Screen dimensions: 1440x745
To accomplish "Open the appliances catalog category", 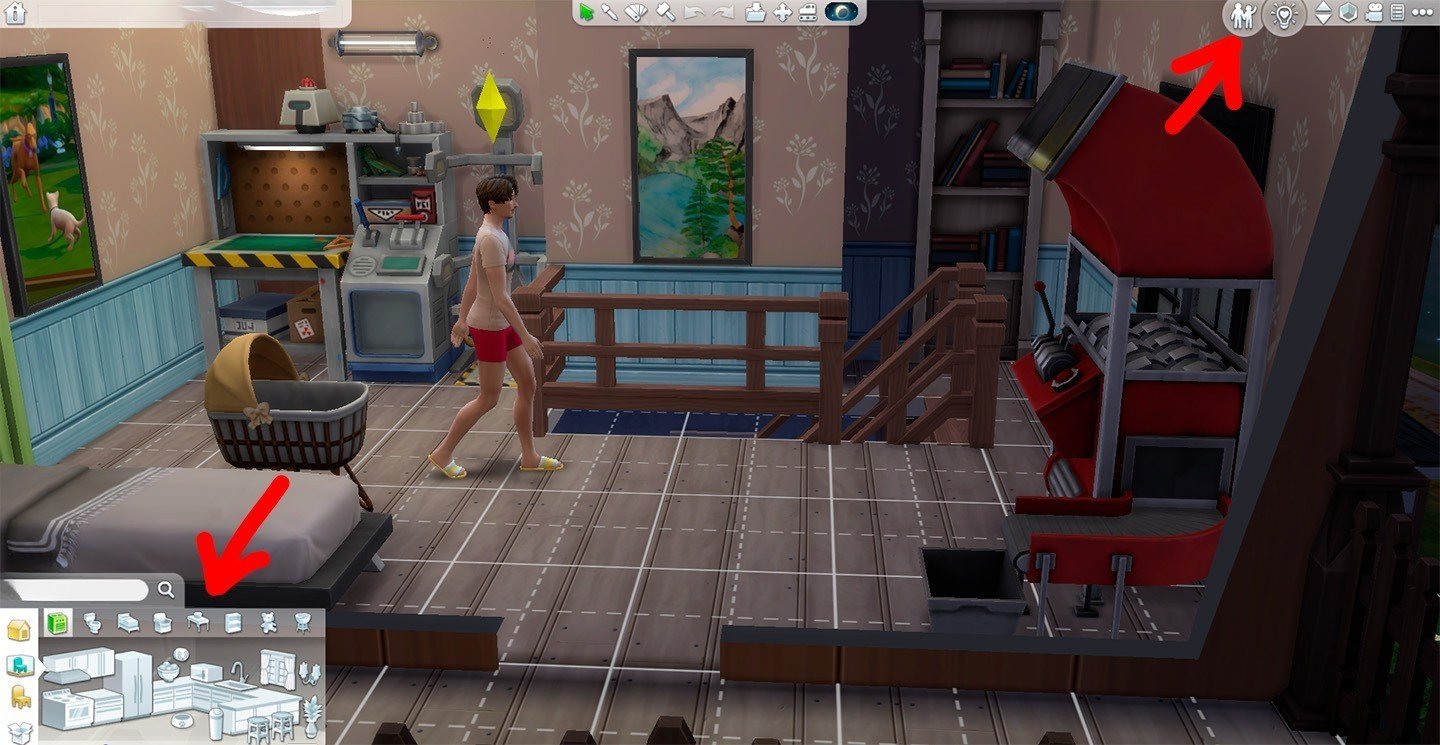I will [x=58, y=624].
